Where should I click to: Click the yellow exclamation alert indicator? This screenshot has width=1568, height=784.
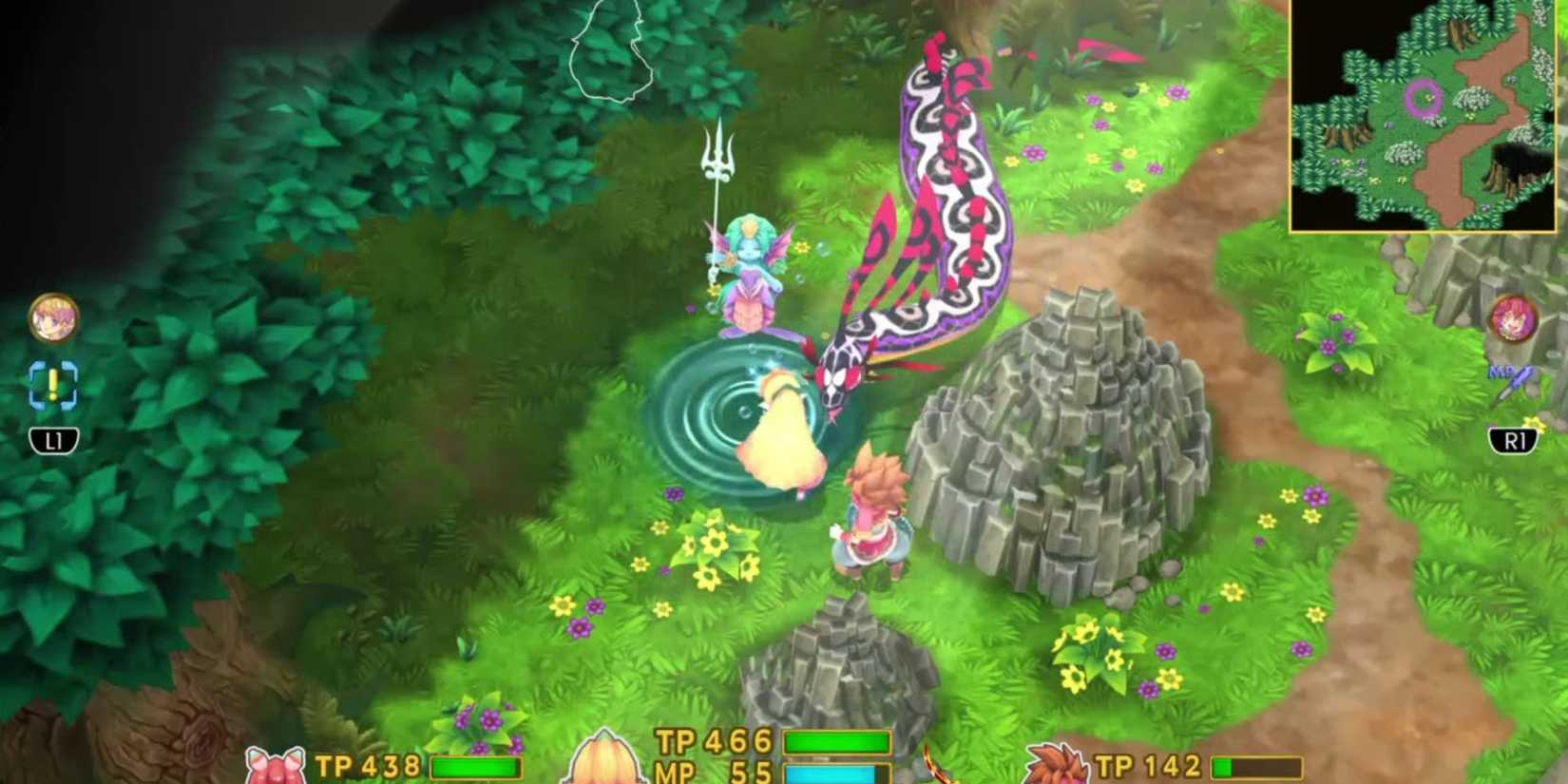click(x=52, y=387)
